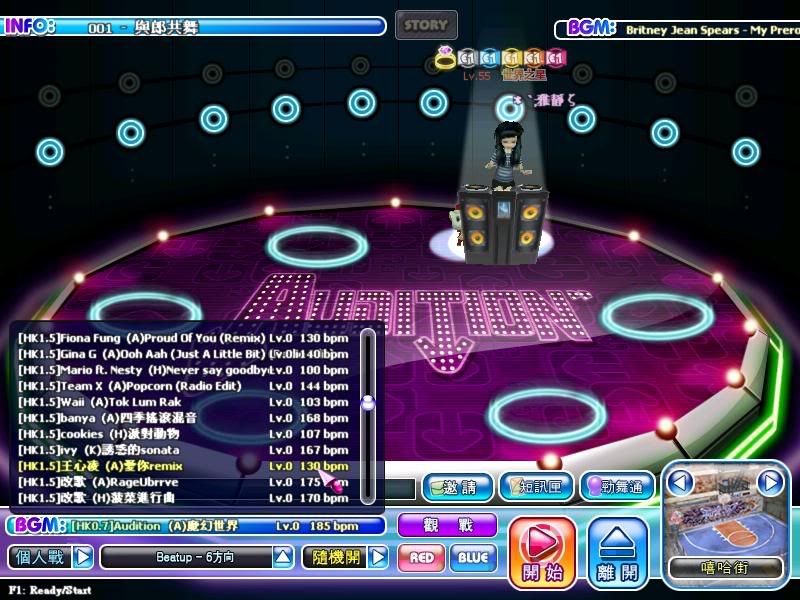Join the BLUE team

pos(473,558)
